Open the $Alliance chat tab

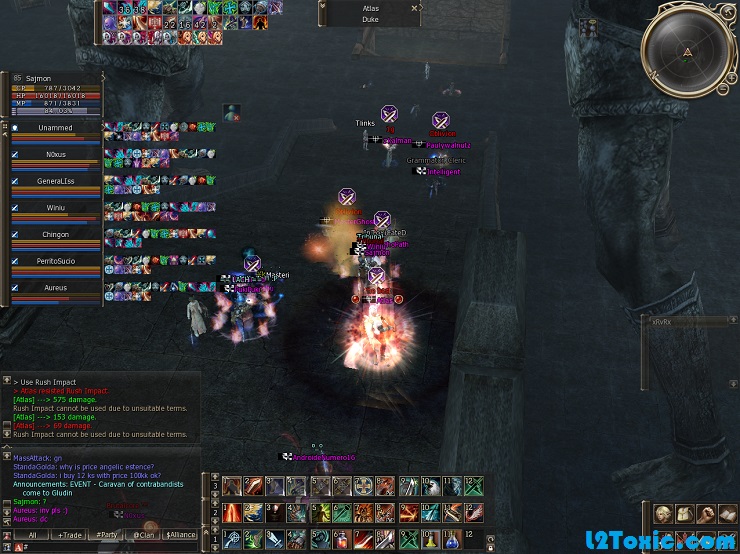[181, 535]
